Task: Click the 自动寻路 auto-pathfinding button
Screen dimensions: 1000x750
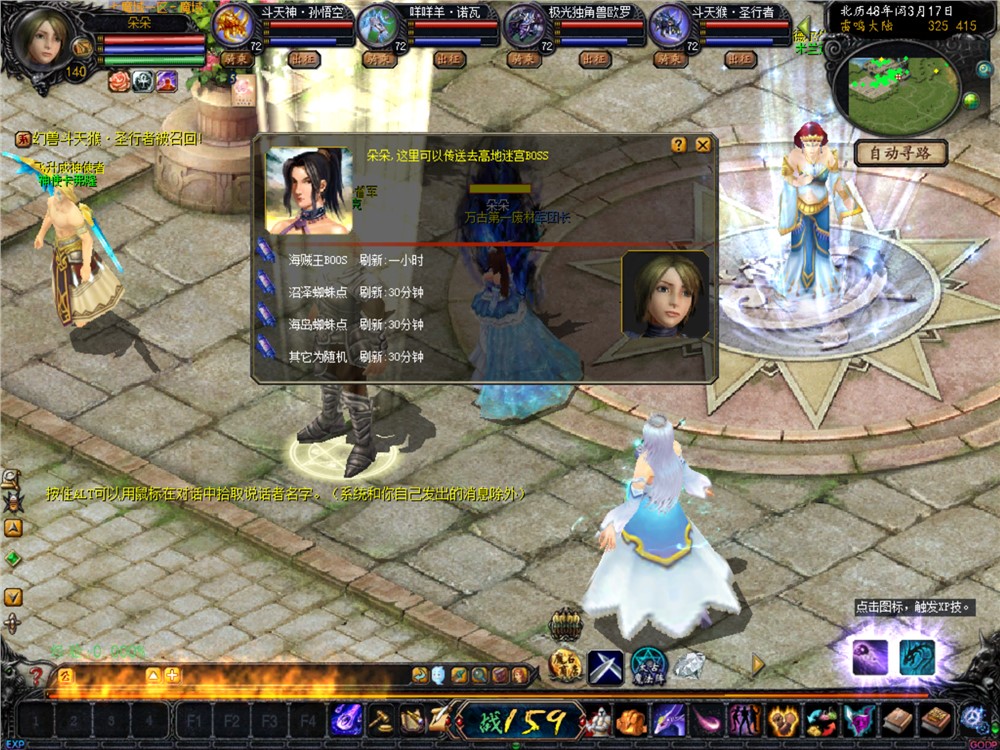Action: click(900, 154)
